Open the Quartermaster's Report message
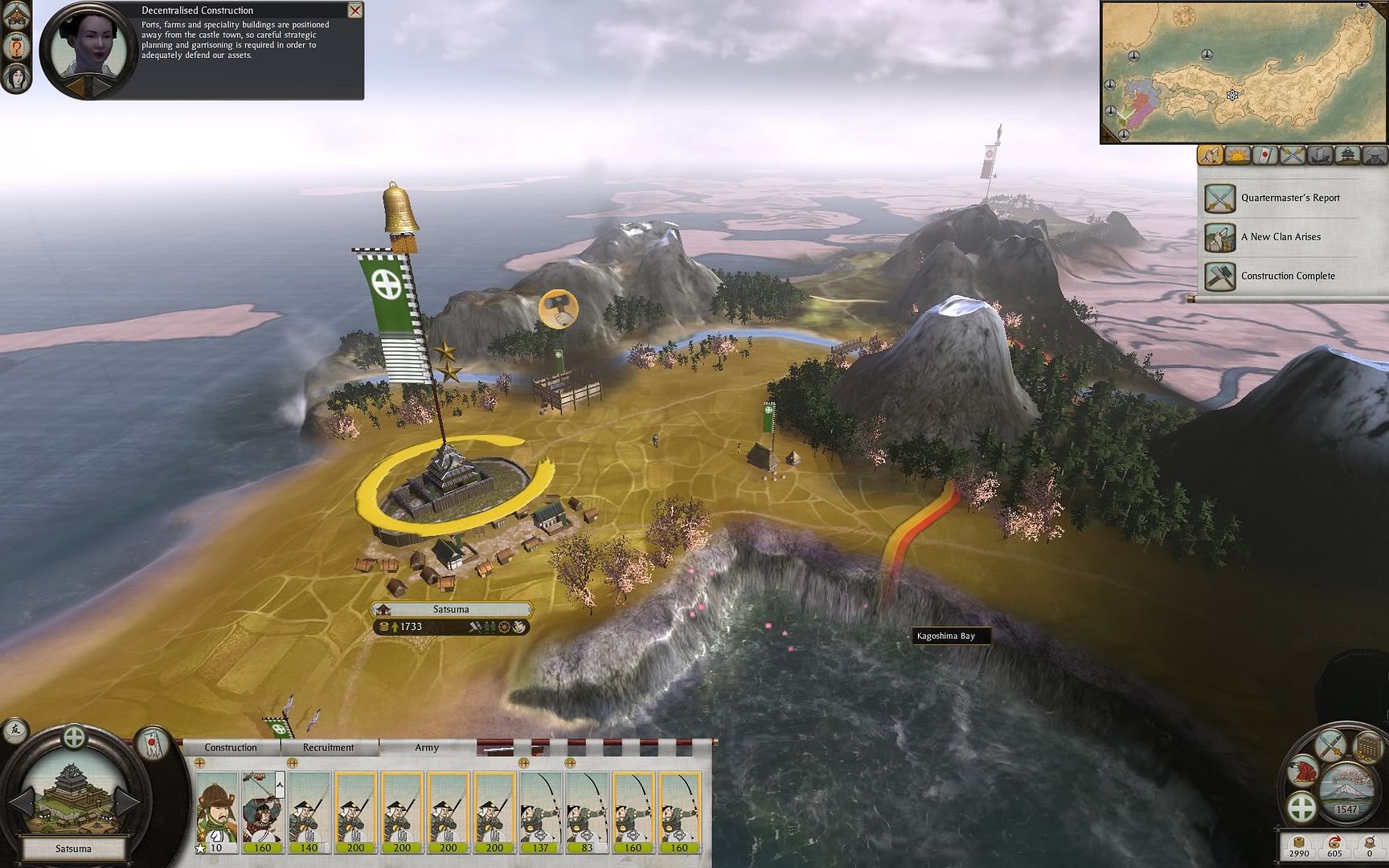This screenshot has height=868, width=1389. (1289, 198)
